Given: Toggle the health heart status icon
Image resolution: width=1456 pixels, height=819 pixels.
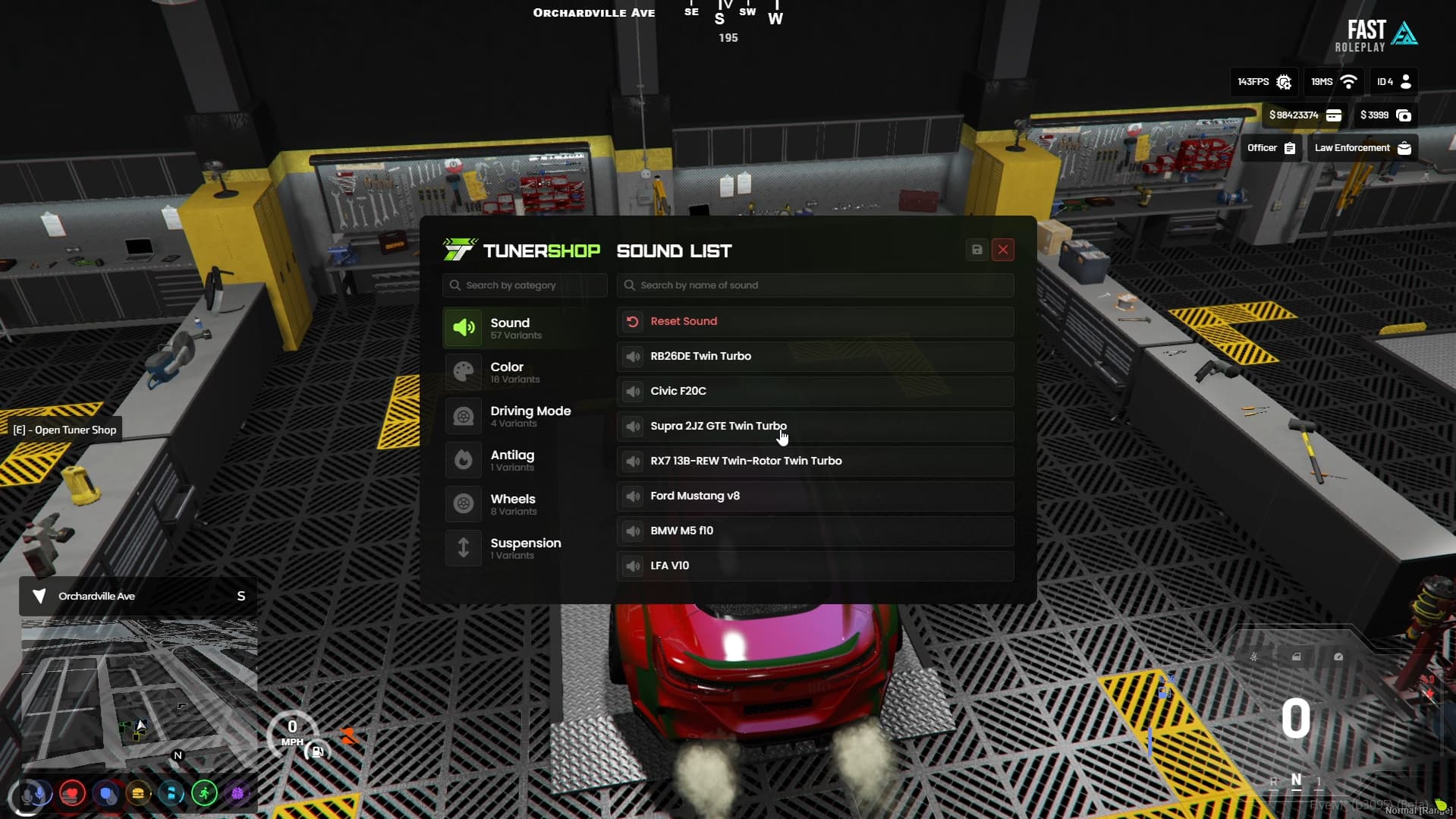Looking at the screenshot, I should 71,794.
